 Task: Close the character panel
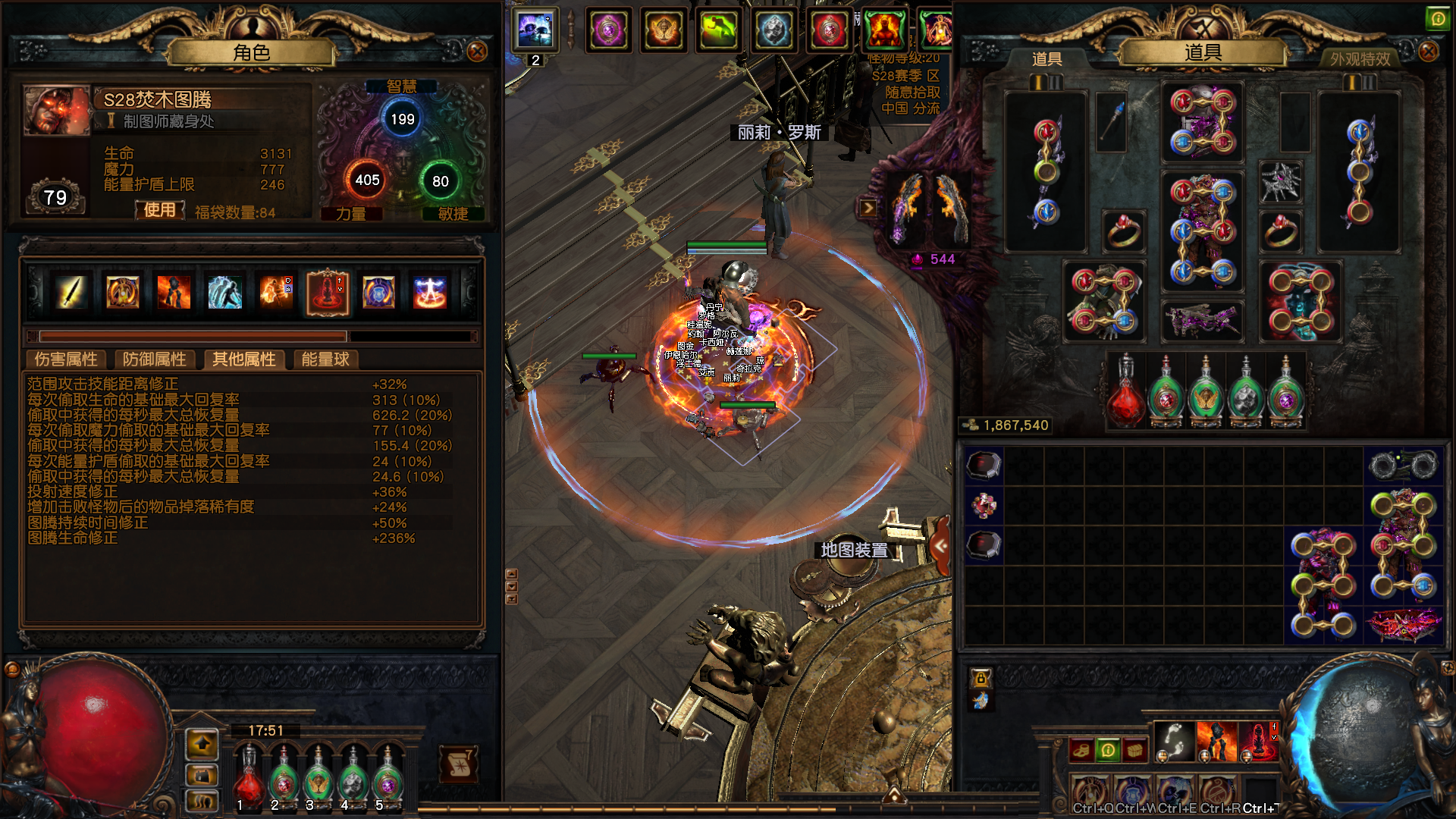(x=477, y=52)
